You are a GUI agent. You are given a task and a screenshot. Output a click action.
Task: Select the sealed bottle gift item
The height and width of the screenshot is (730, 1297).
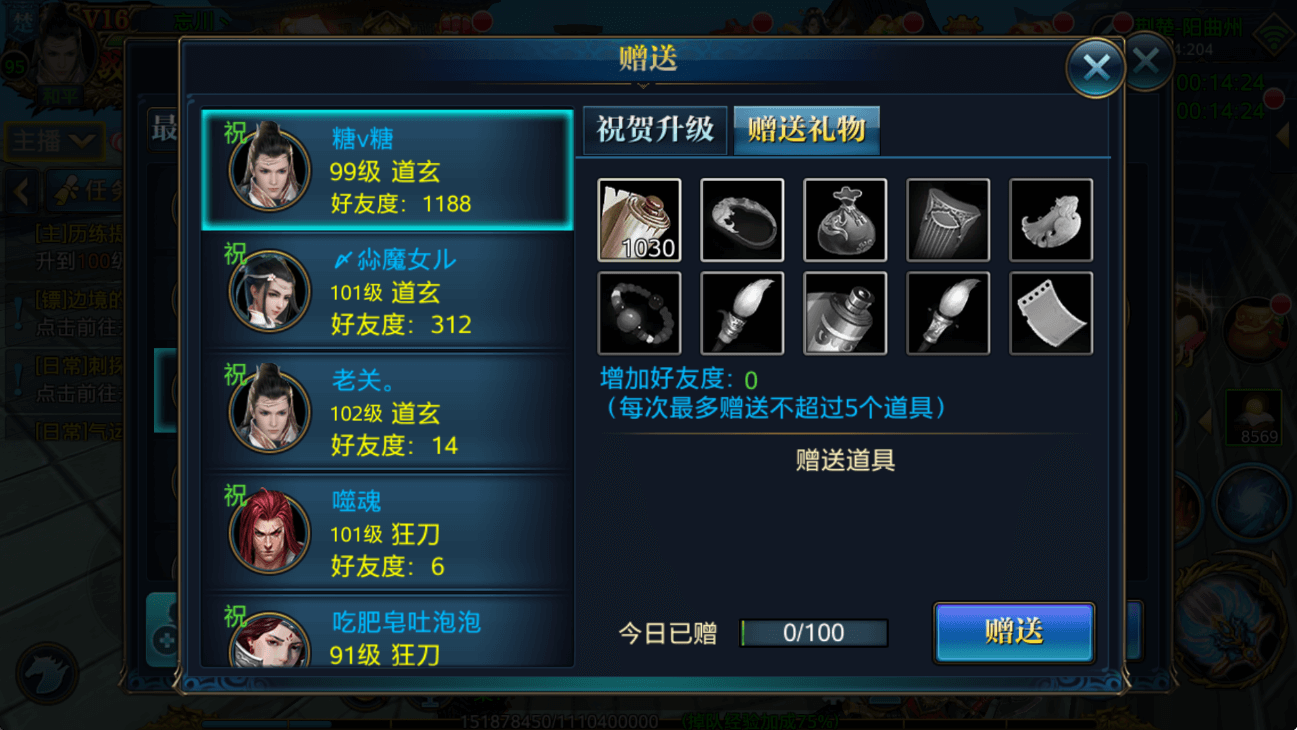pos(845,313)
